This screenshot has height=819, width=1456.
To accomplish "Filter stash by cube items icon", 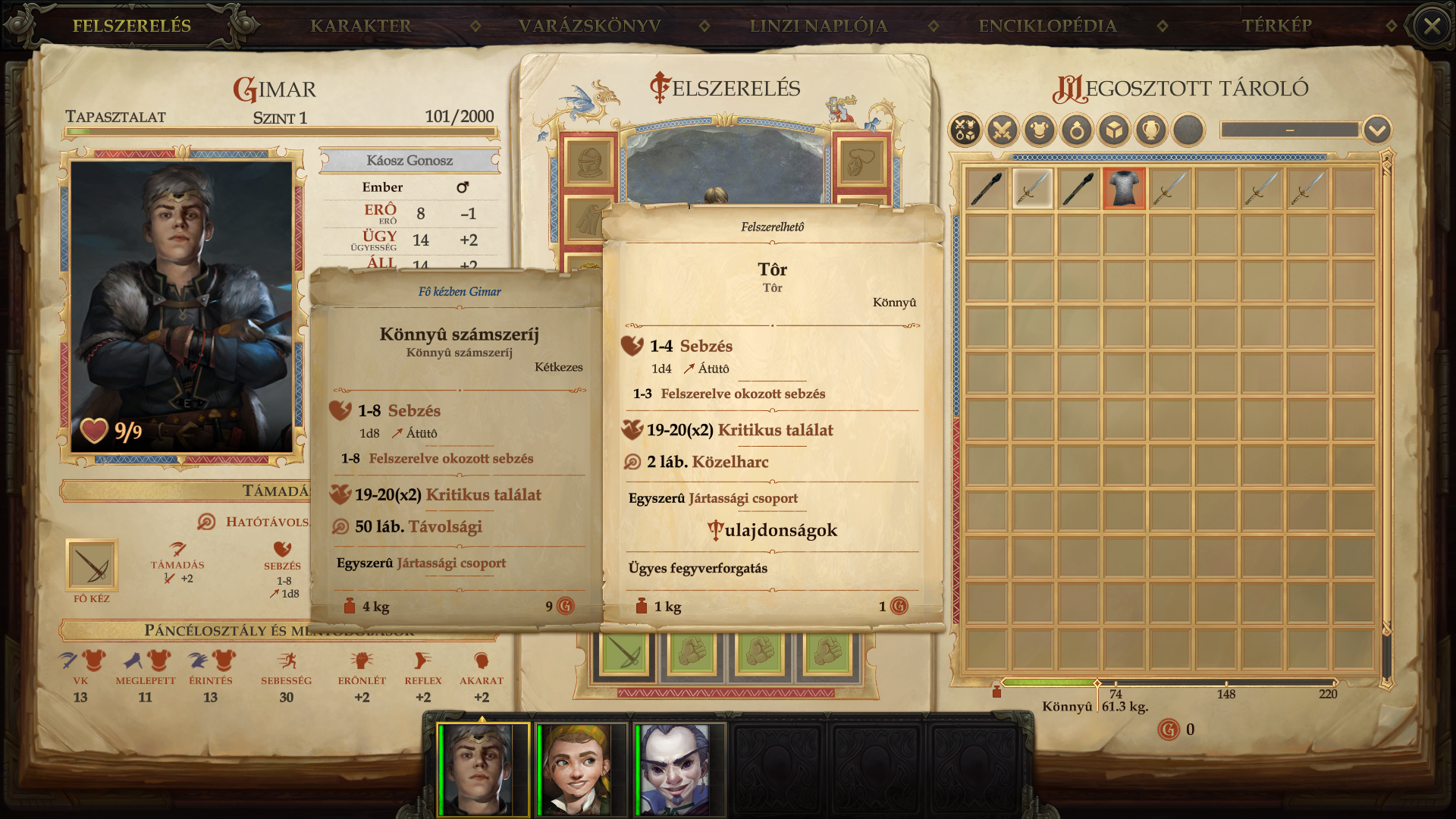I will (x=1114, y=130).
